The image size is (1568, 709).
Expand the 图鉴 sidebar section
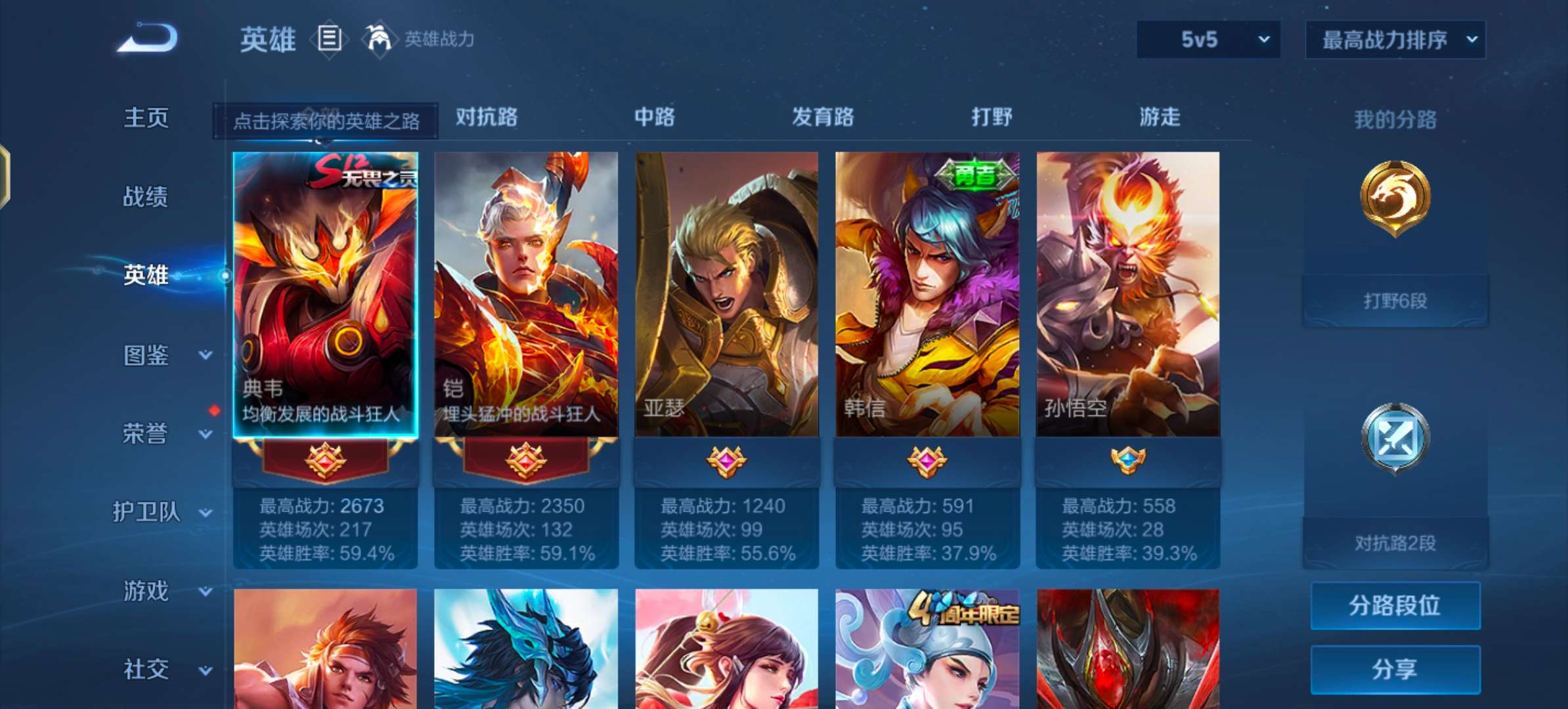point(158,356)
